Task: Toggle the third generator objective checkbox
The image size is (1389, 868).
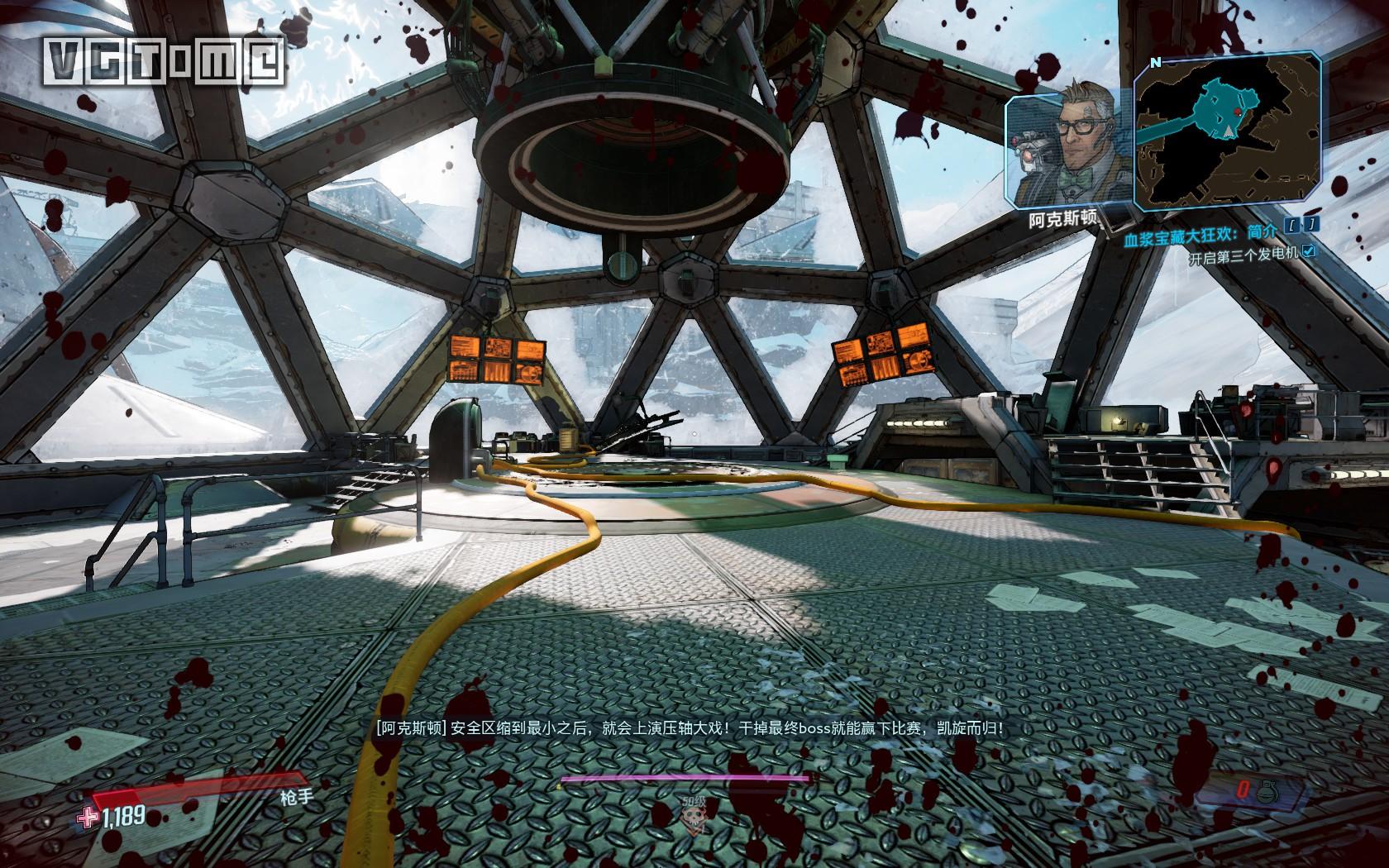Action: point(1308,252)
